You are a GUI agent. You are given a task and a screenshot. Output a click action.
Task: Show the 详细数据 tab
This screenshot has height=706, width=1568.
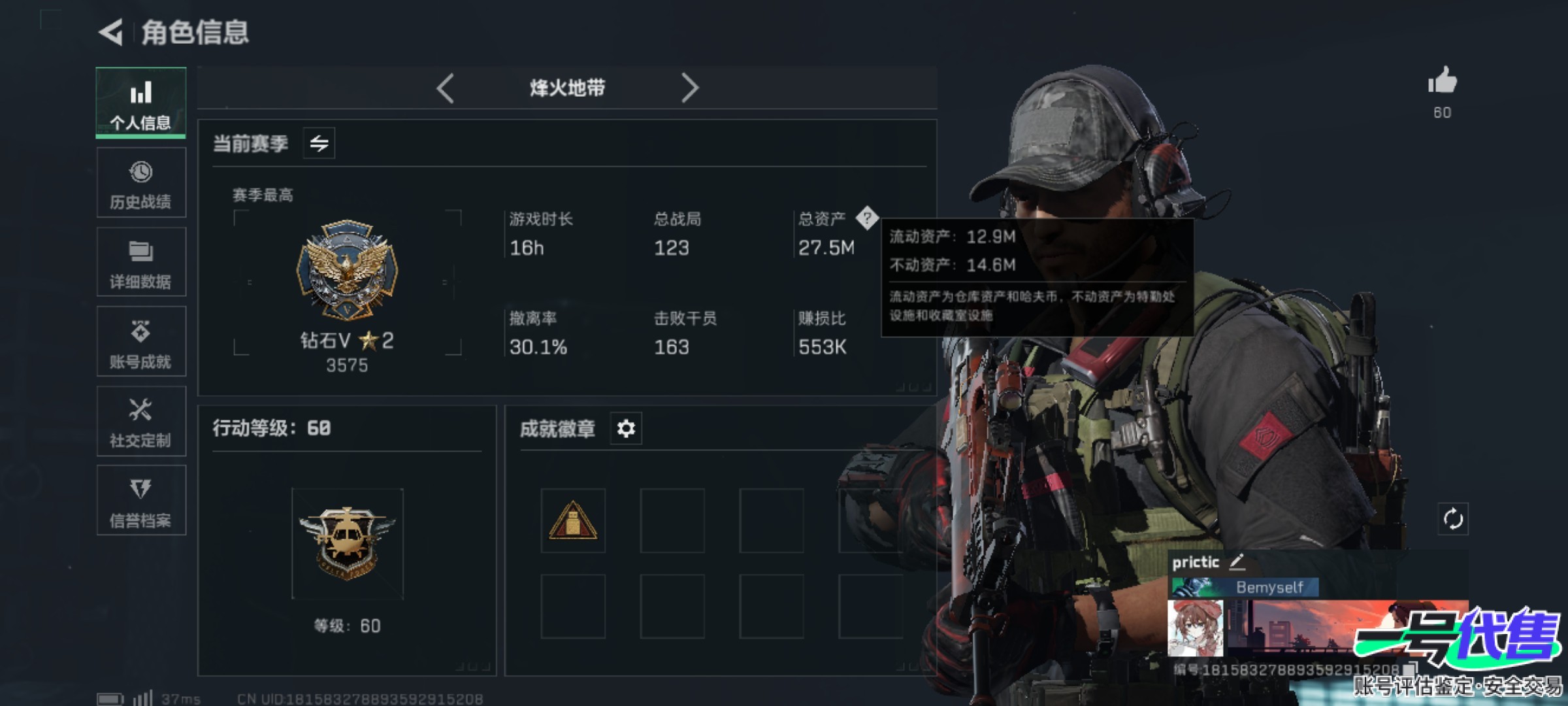point(140,263)
